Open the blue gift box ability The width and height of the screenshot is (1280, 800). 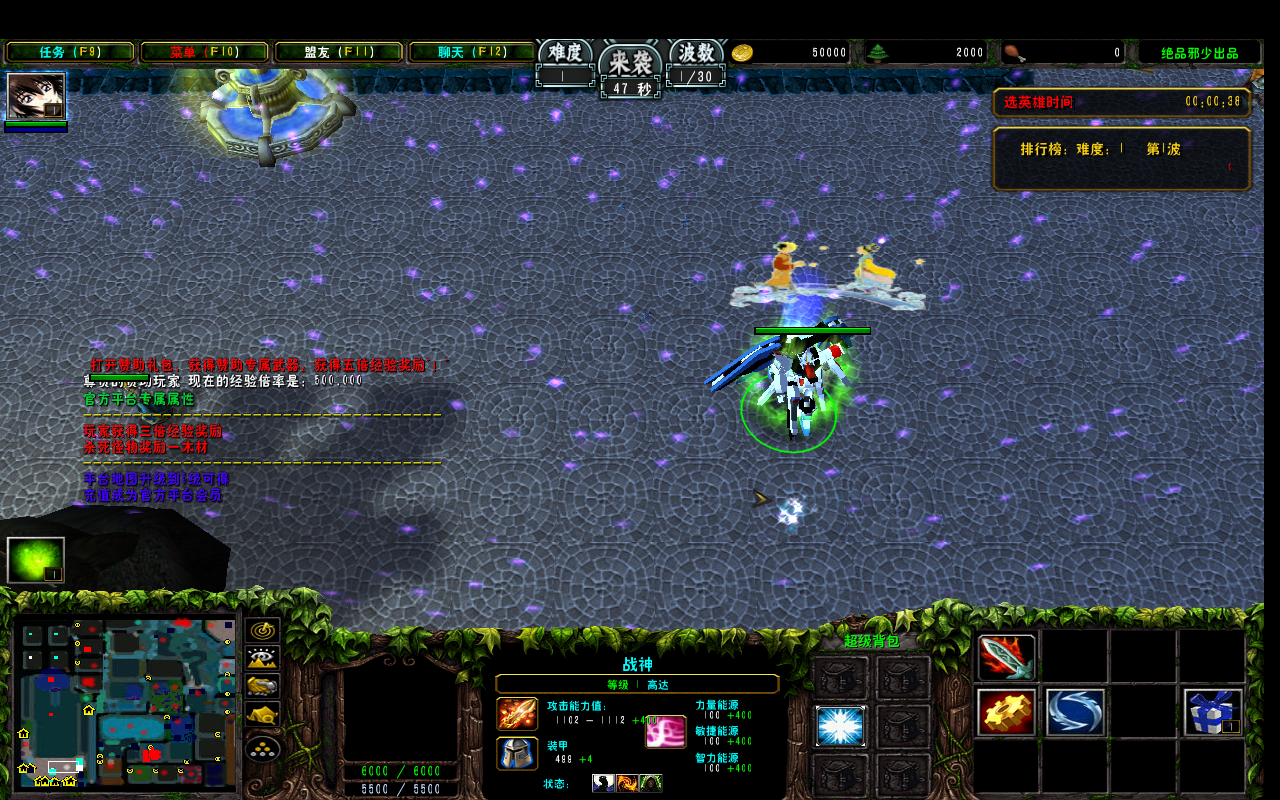pos(1213,712)
